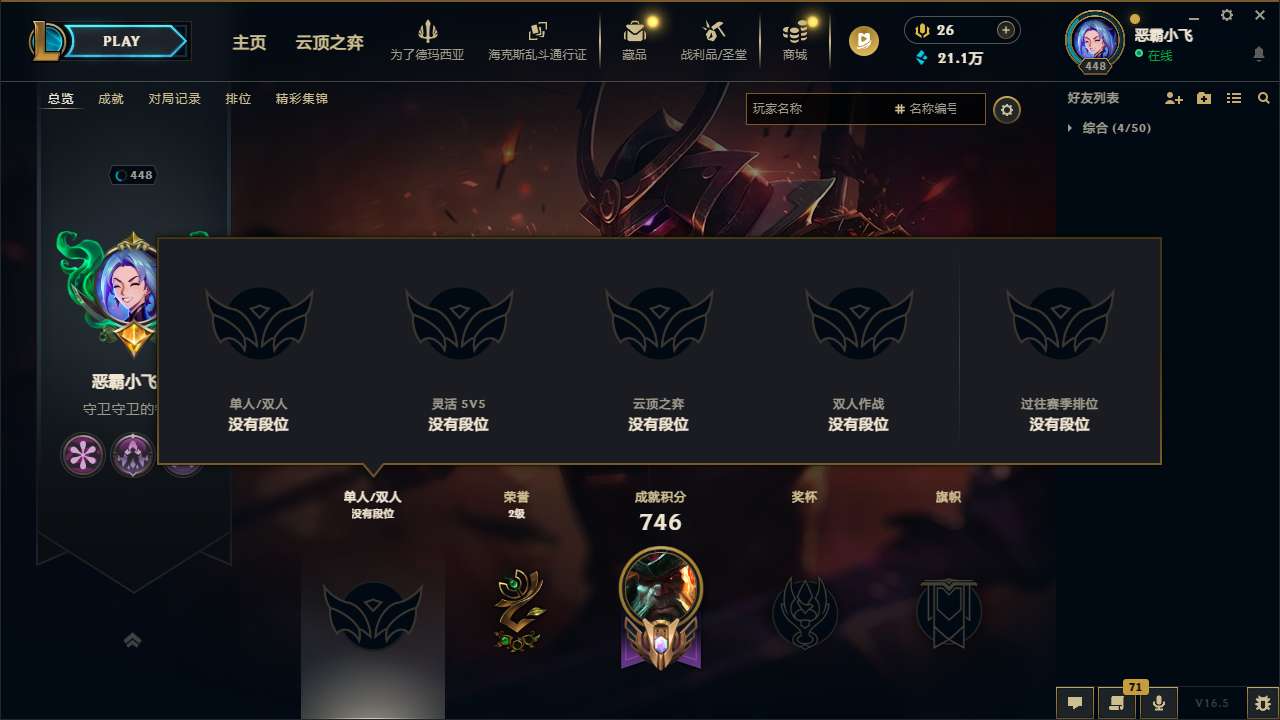Switch to the 排位 ranked tab

tap(238, 99)
